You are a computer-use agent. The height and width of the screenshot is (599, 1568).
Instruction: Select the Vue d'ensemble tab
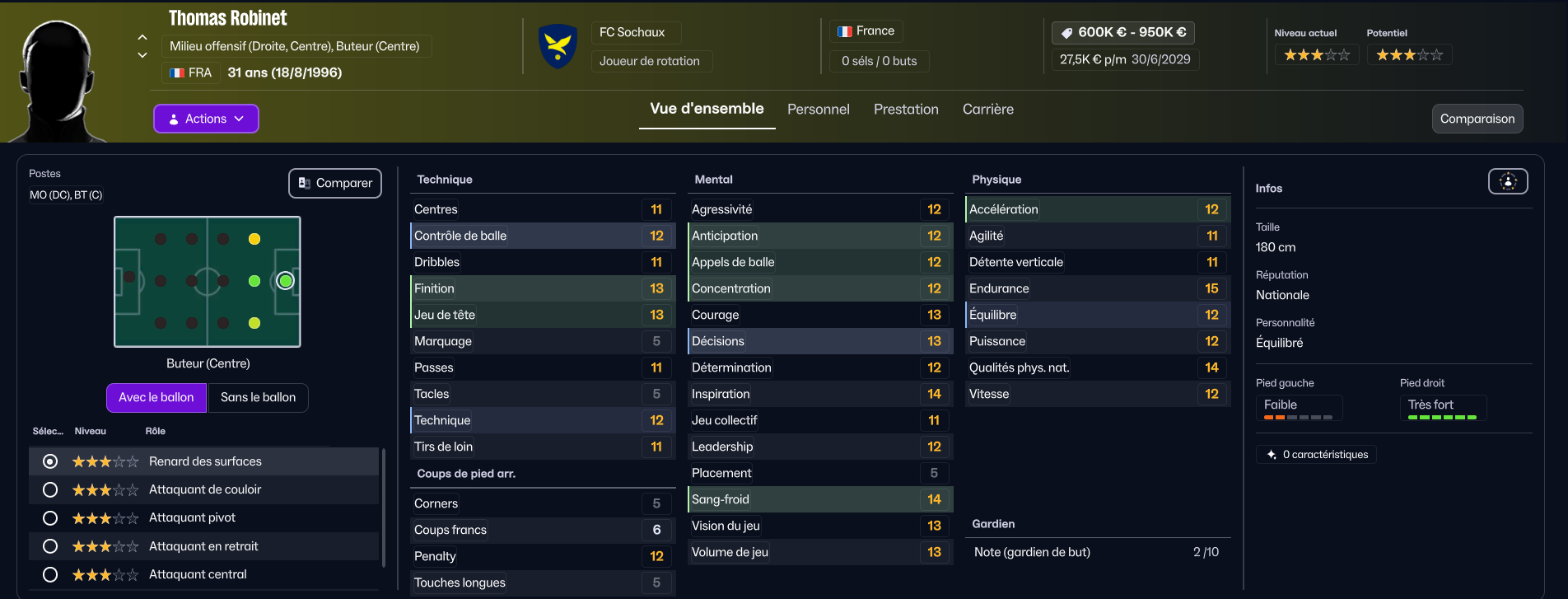(707, 109)
